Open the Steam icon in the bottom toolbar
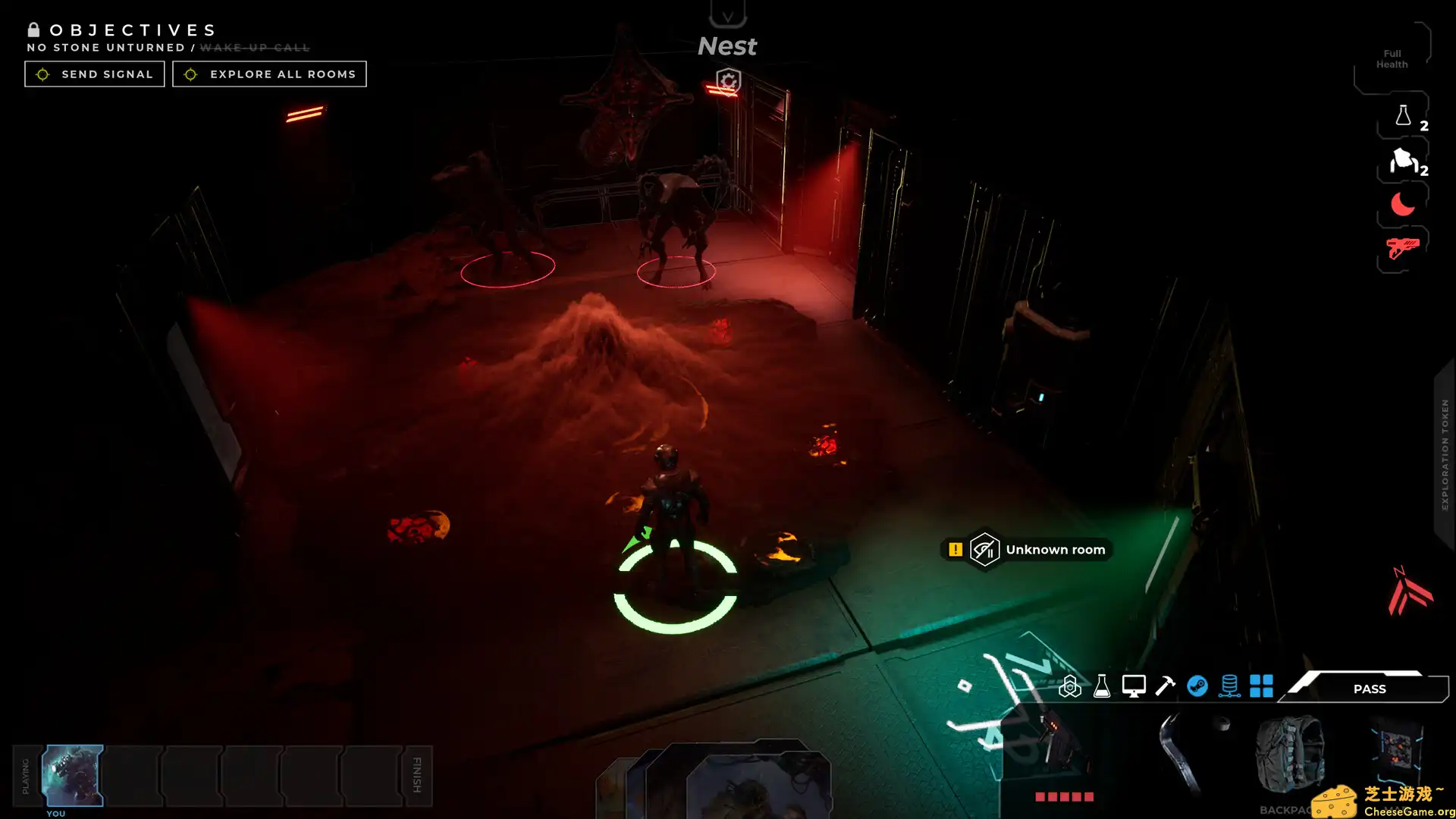Viewport: 1456px width, 819px height. 1198,687
